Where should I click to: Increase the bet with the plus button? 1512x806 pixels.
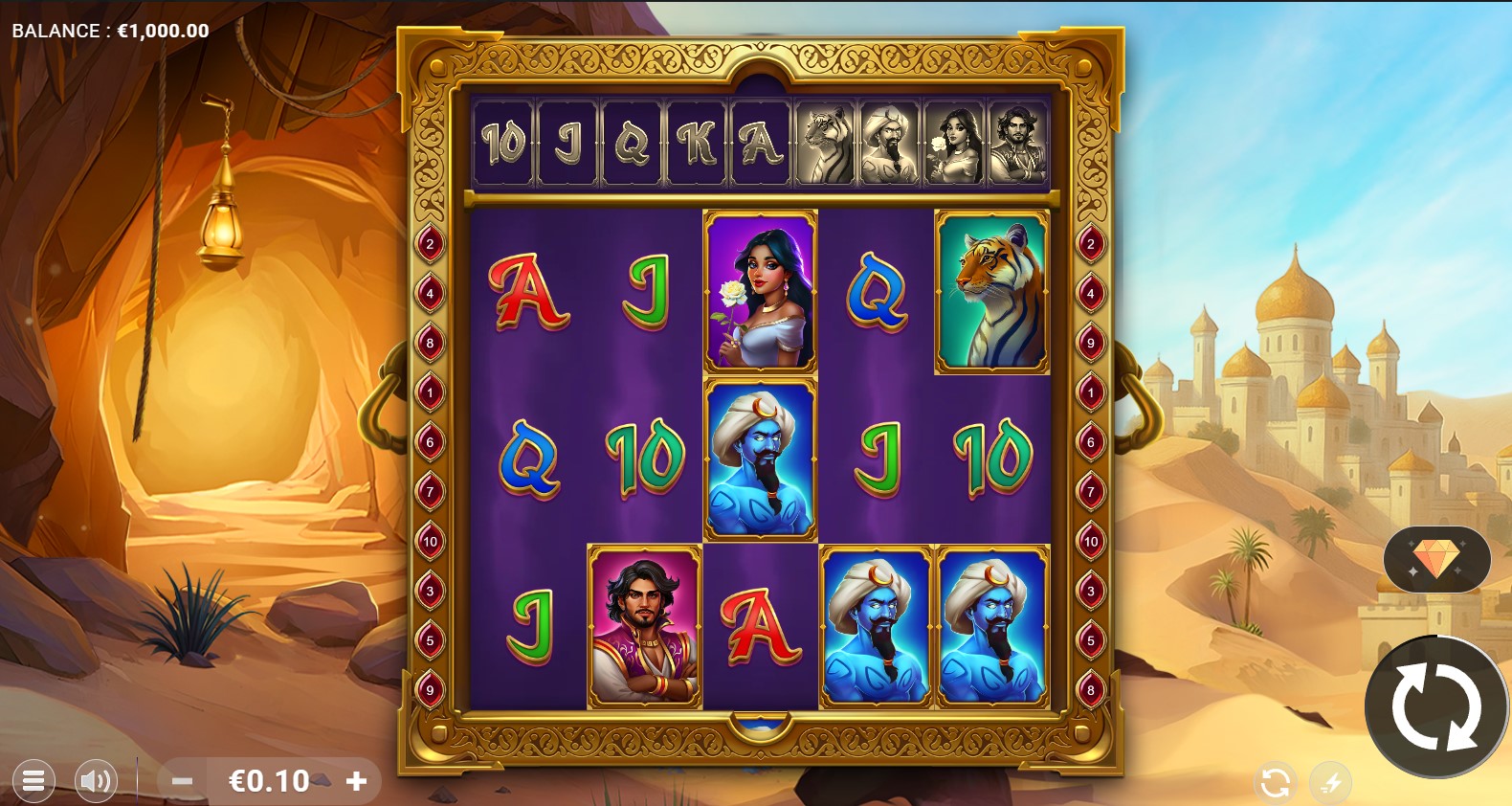(x=356, y=781)
